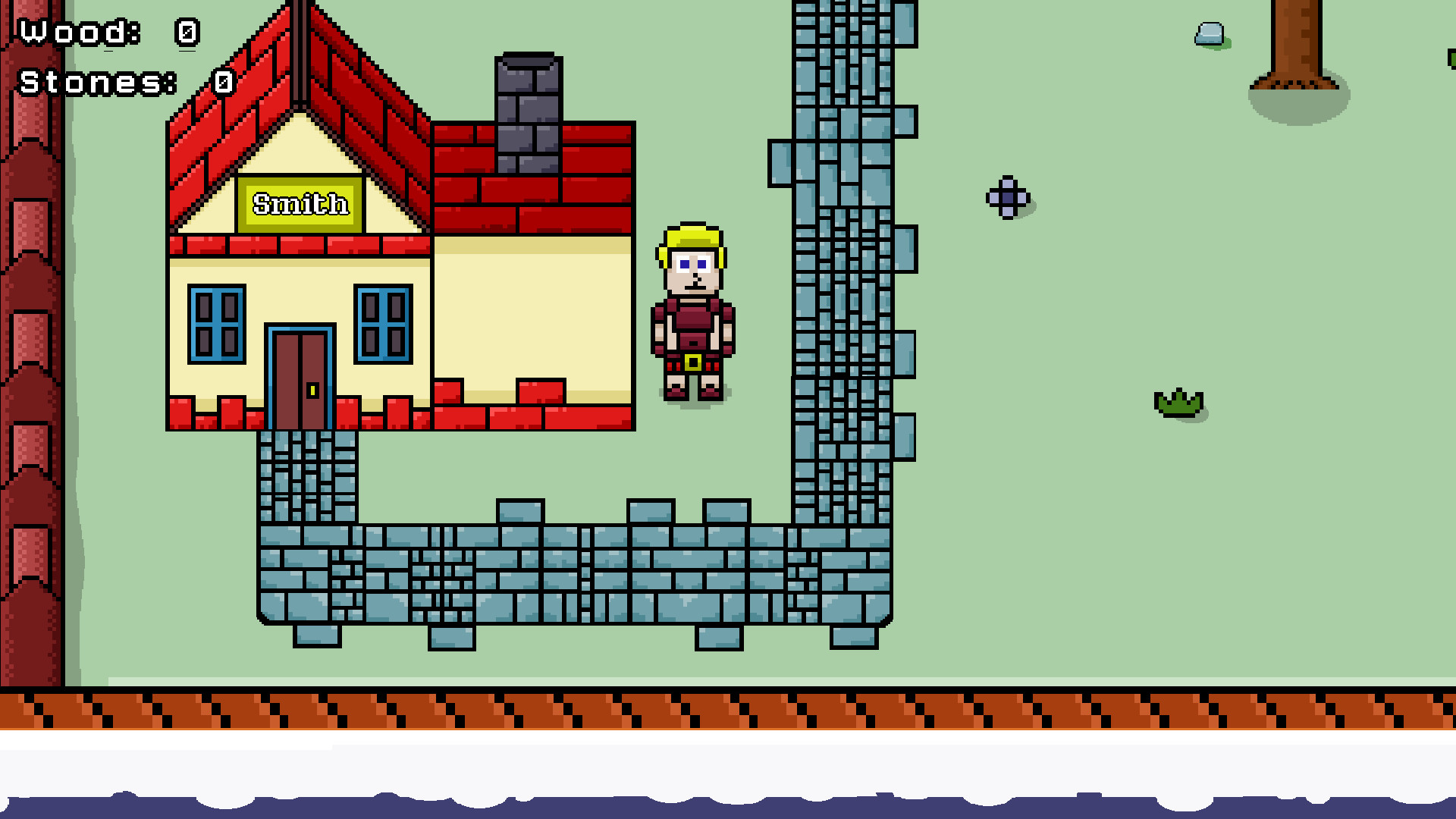Click the Wood: 0 counter
The height and width of the screenshot is (819, 1456).
coord(106,32)
